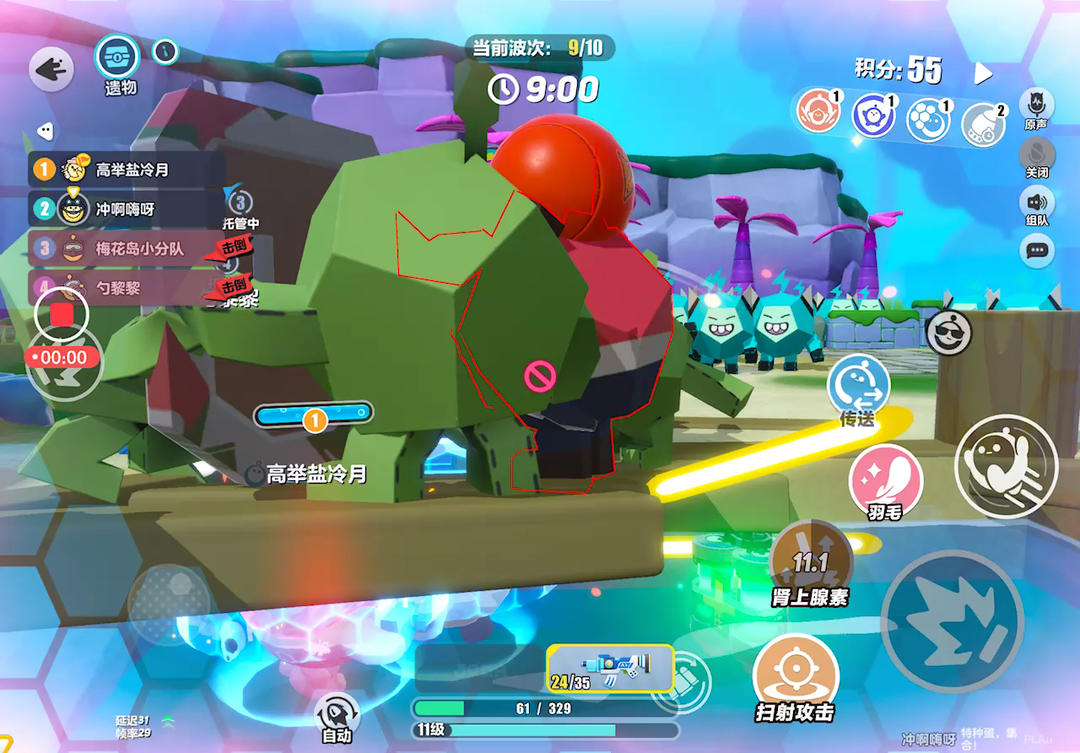
Task: Toggle the 自动 auto mode button
Action: point(337,714)
